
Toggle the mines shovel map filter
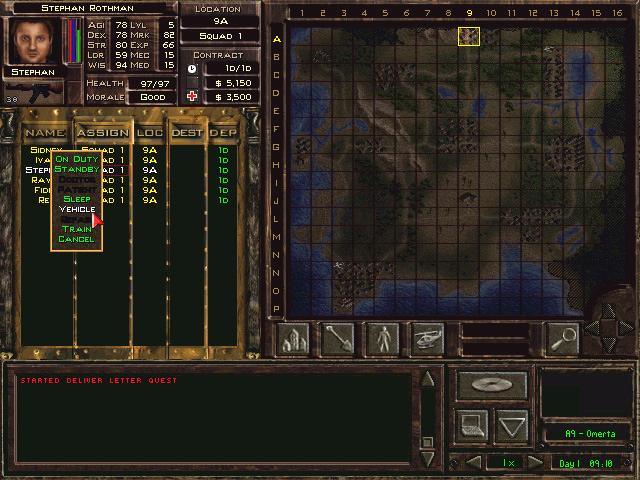[x=339, y=339]
